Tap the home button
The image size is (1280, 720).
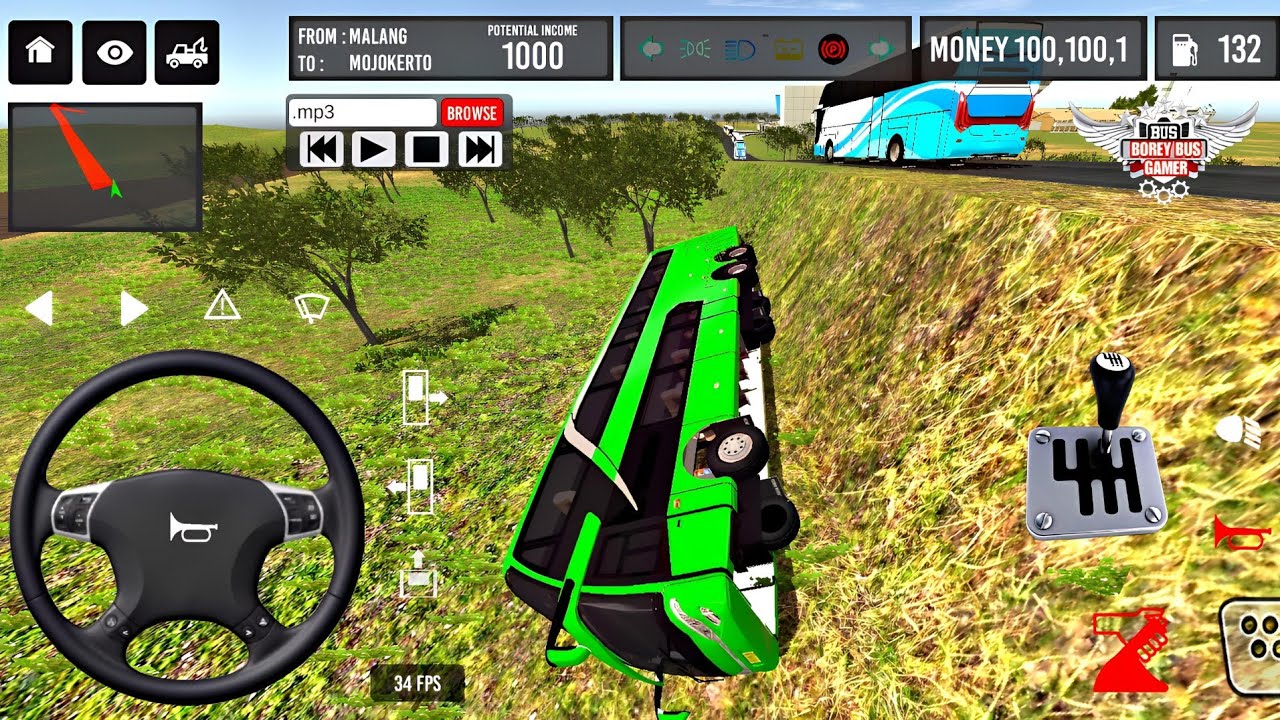(x=40, y=52)
